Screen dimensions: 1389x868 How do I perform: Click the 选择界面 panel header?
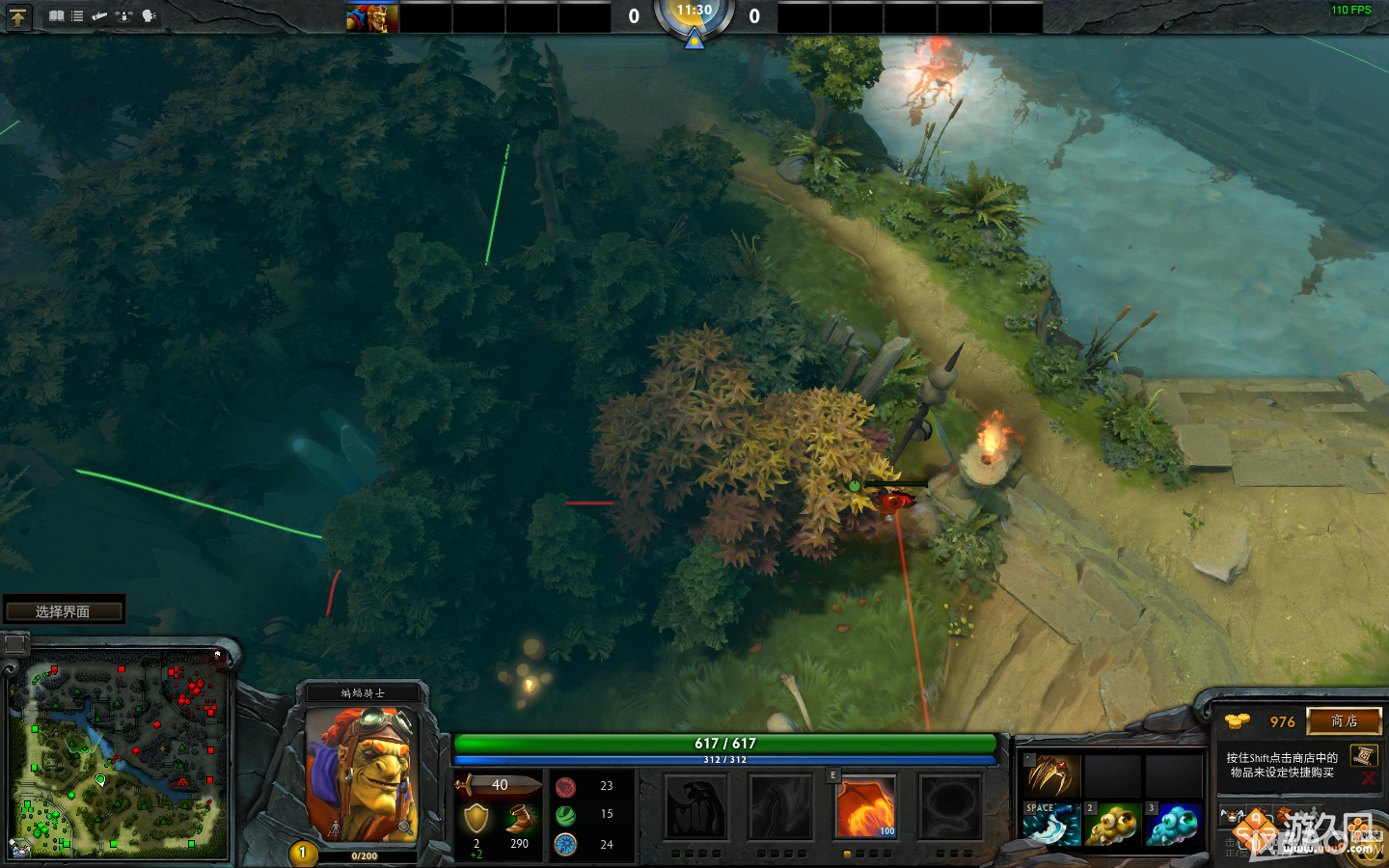click(x=63, y=609)
